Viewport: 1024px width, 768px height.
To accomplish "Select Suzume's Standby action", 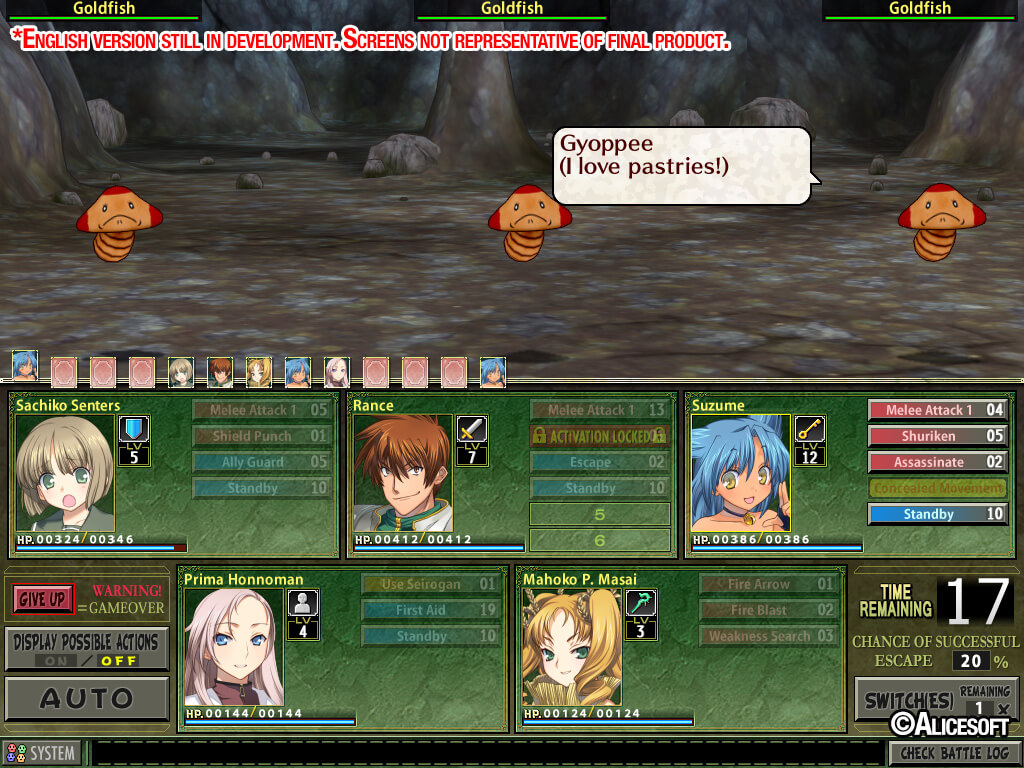I will 936,514.
